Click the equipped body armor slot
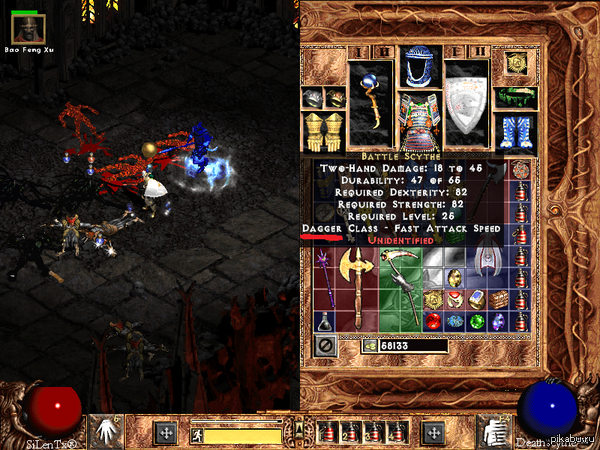 coord(420,120)
